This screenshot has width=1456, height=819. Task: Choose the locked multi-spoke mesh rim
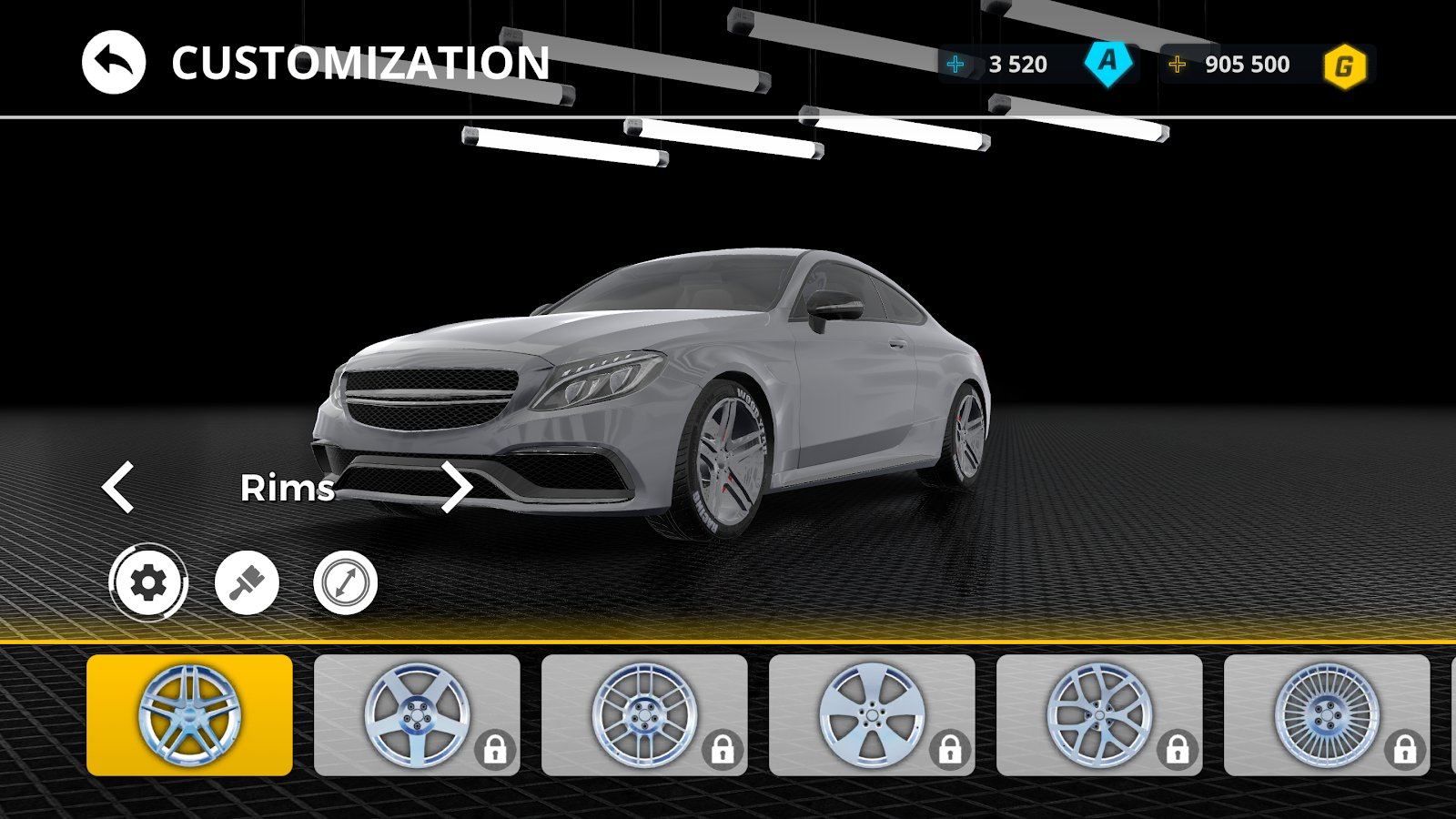[x=644, y=715]
